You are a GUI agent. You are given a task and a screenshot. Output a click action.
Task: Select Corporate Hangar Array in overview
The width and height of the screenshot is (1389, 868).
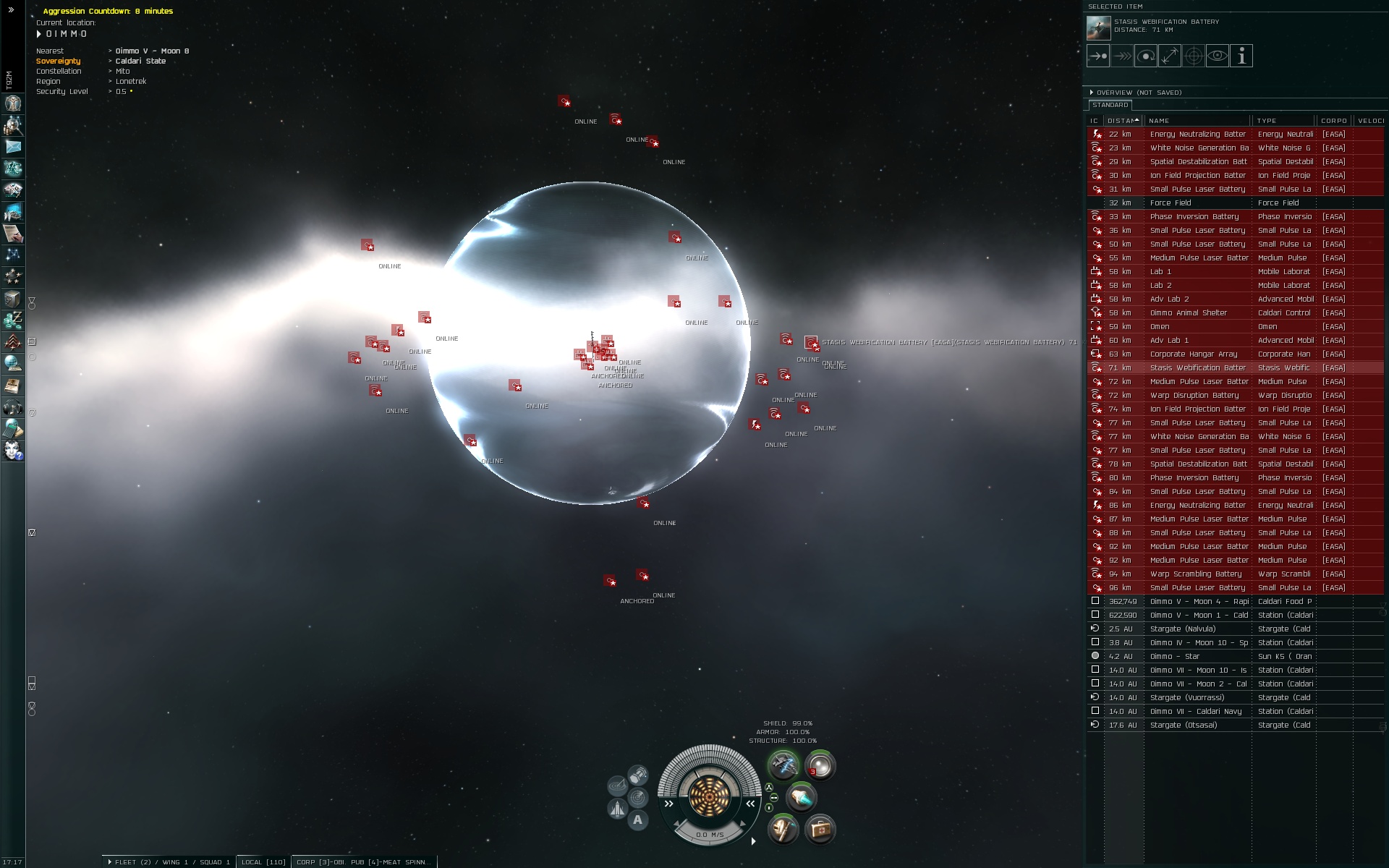pos(1198,354)
